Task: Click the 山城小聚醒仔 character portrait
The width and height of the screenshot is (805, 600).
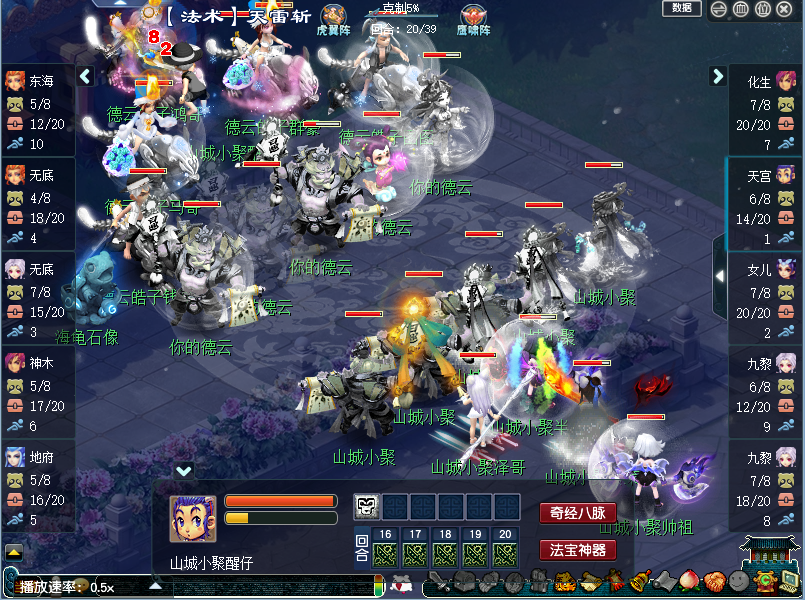Action: click(192, 518)
